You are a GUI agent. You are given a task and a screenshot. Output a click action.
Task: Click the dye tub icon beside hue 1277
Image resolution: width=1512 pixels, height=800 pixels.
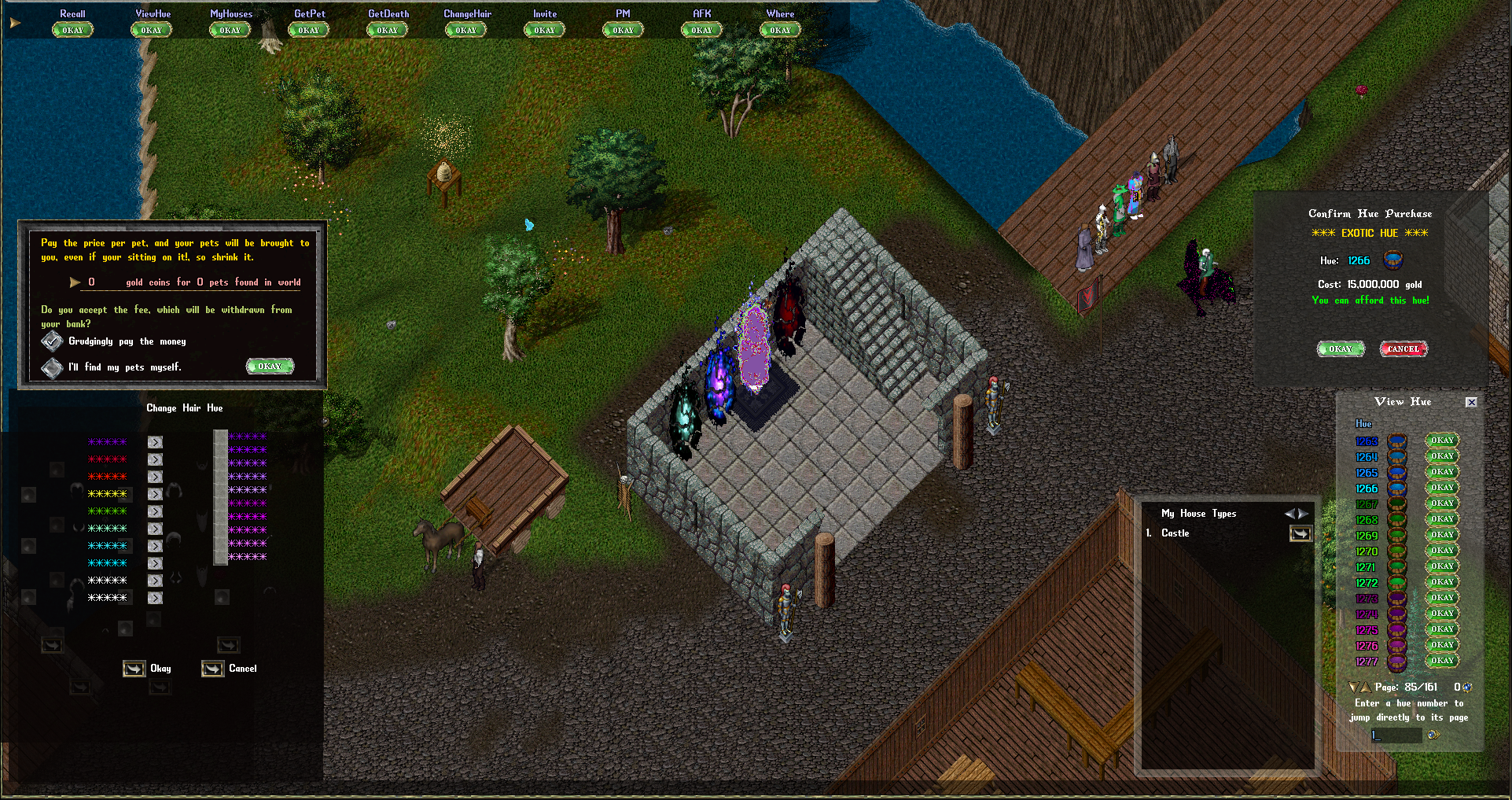(1396, 661)
